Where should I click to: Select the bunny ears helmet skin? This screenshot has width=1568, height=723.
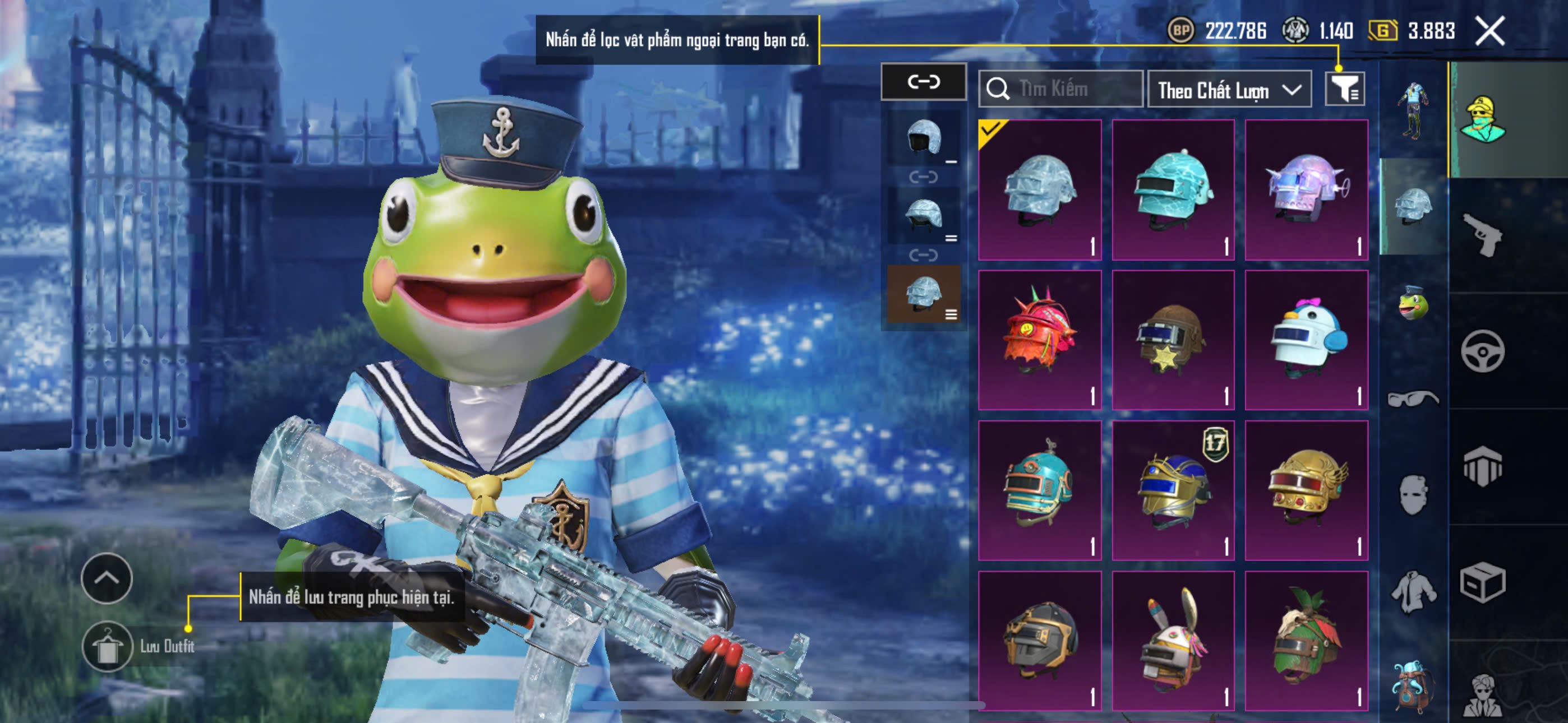(1173, 640)
